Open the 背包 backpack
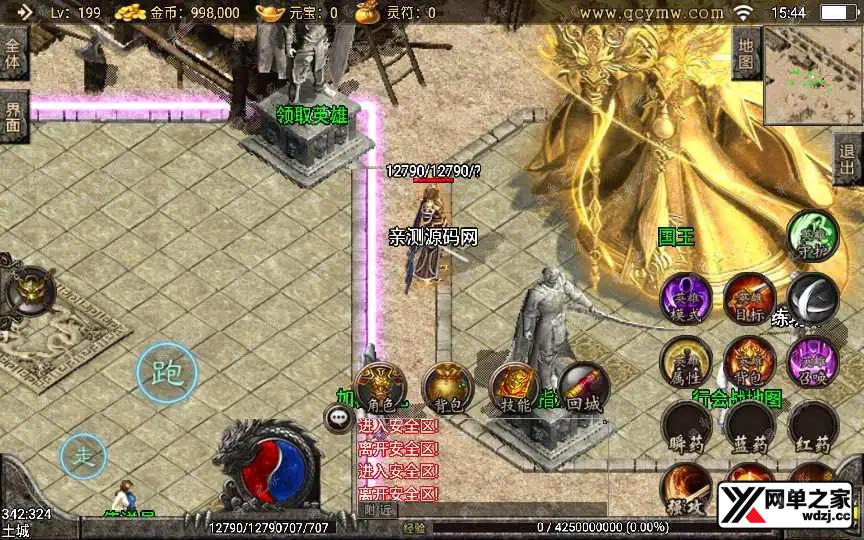 pyautogui.click(x=448, y=388)
